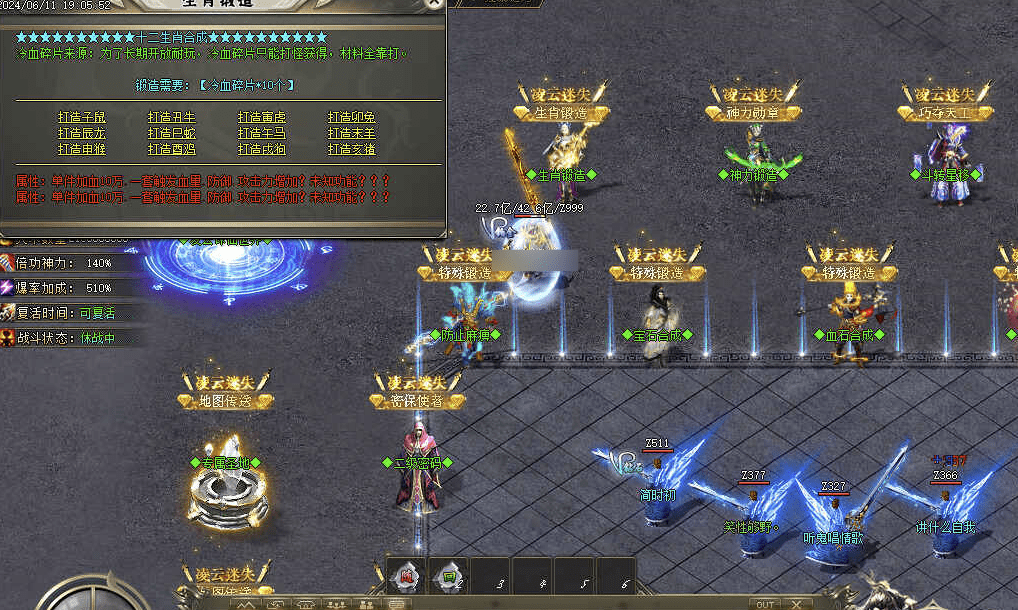Viewport: 1018px width, 610px height.
Task: Select 打造寅虎 in the forging list
Action: [262, 117]
